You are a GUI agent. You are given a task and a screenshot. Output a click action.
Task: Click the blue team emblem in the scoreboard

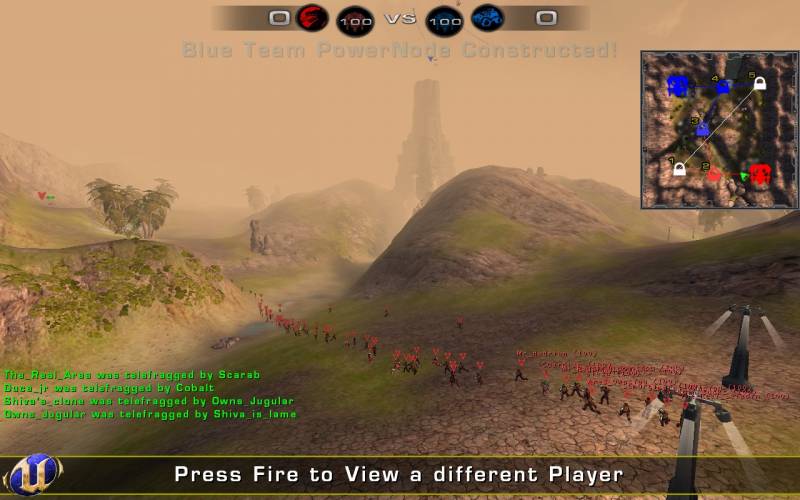click(487, 18)
